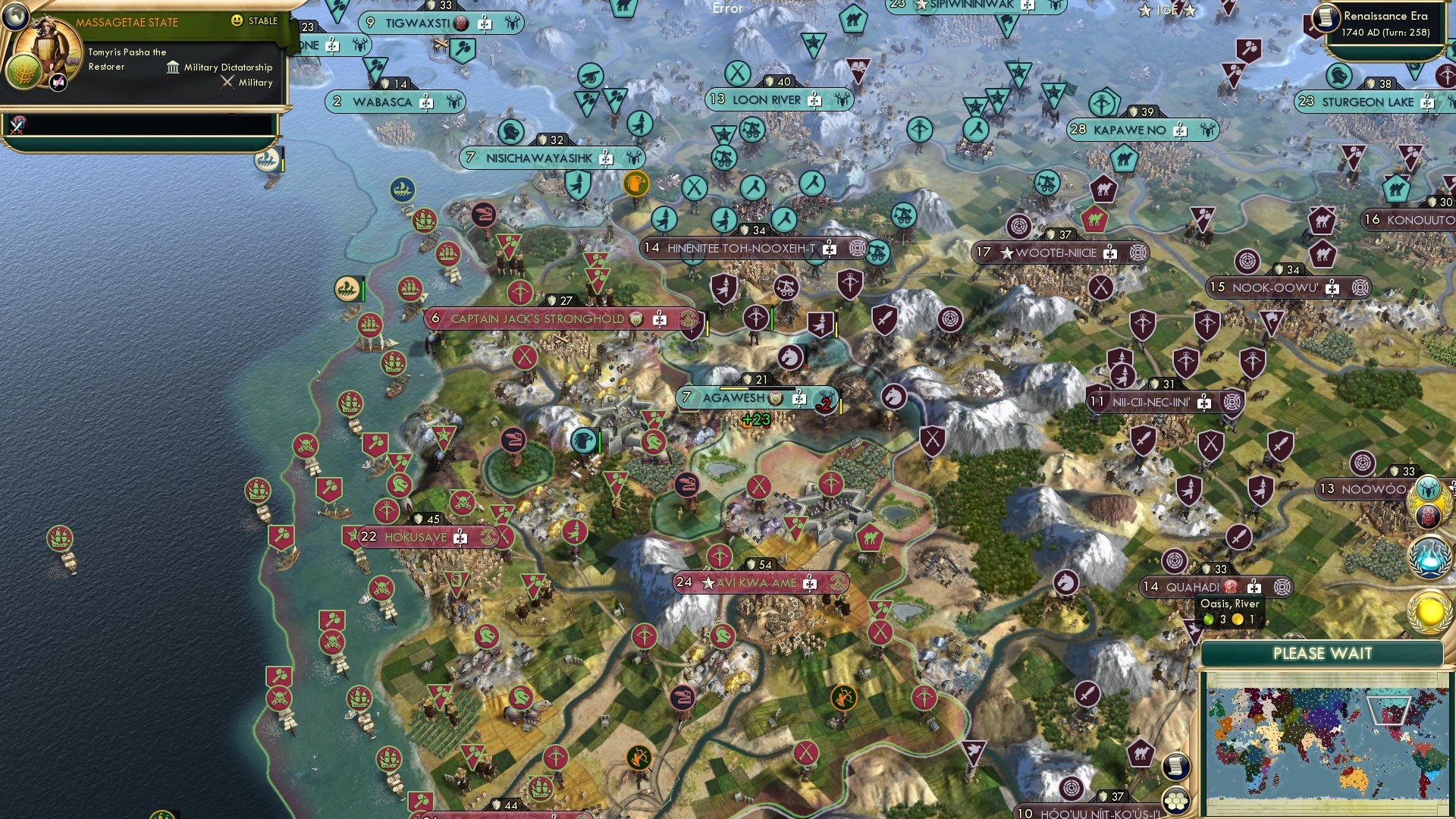Open the Avi Kwa Ame city banner
This screenshot has height=819, width=1456.
[x=756, y=582]
